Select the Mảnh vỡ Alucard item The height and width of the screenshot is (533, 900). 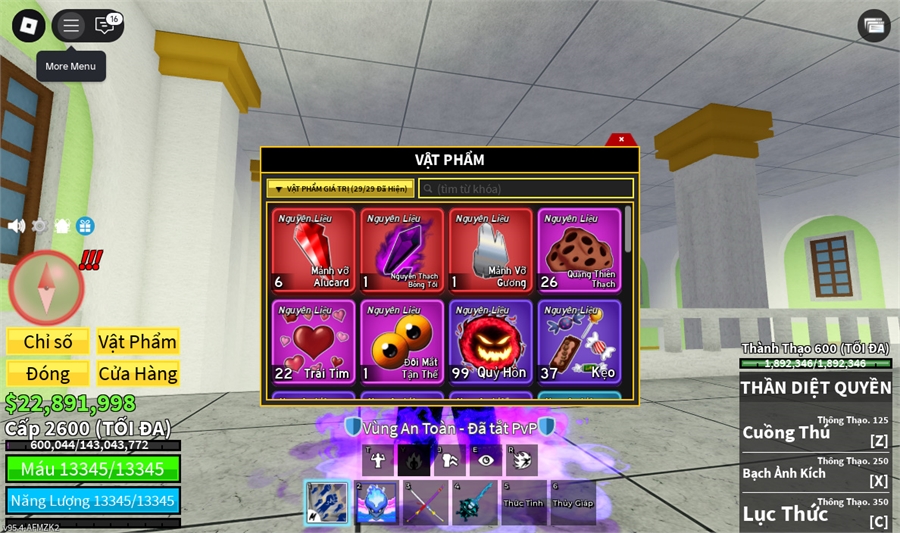tap(313, 250)
